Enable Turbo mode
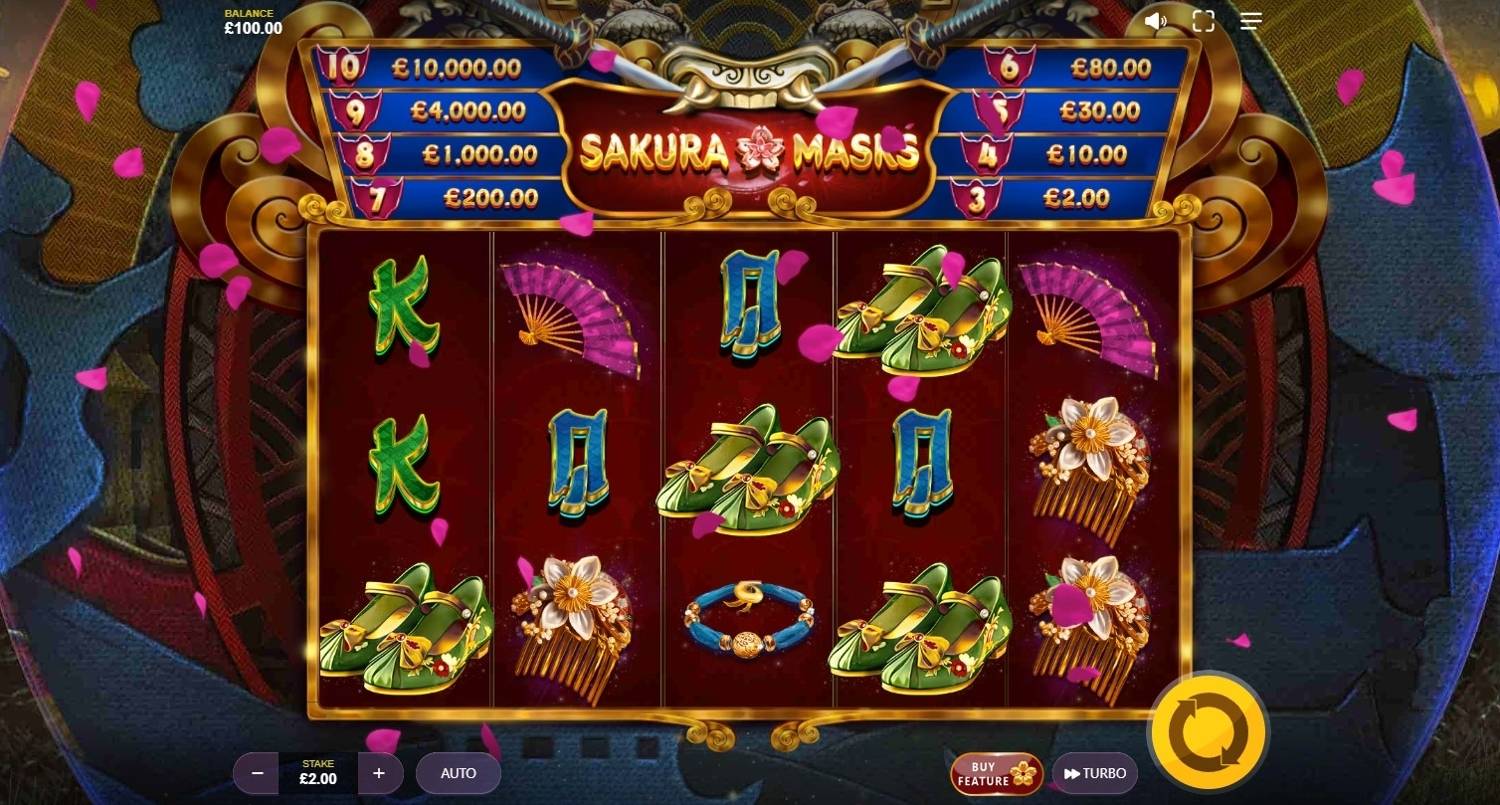Image resolution: width=1500 pixels, height=805 pixels. click(1095, 772)
